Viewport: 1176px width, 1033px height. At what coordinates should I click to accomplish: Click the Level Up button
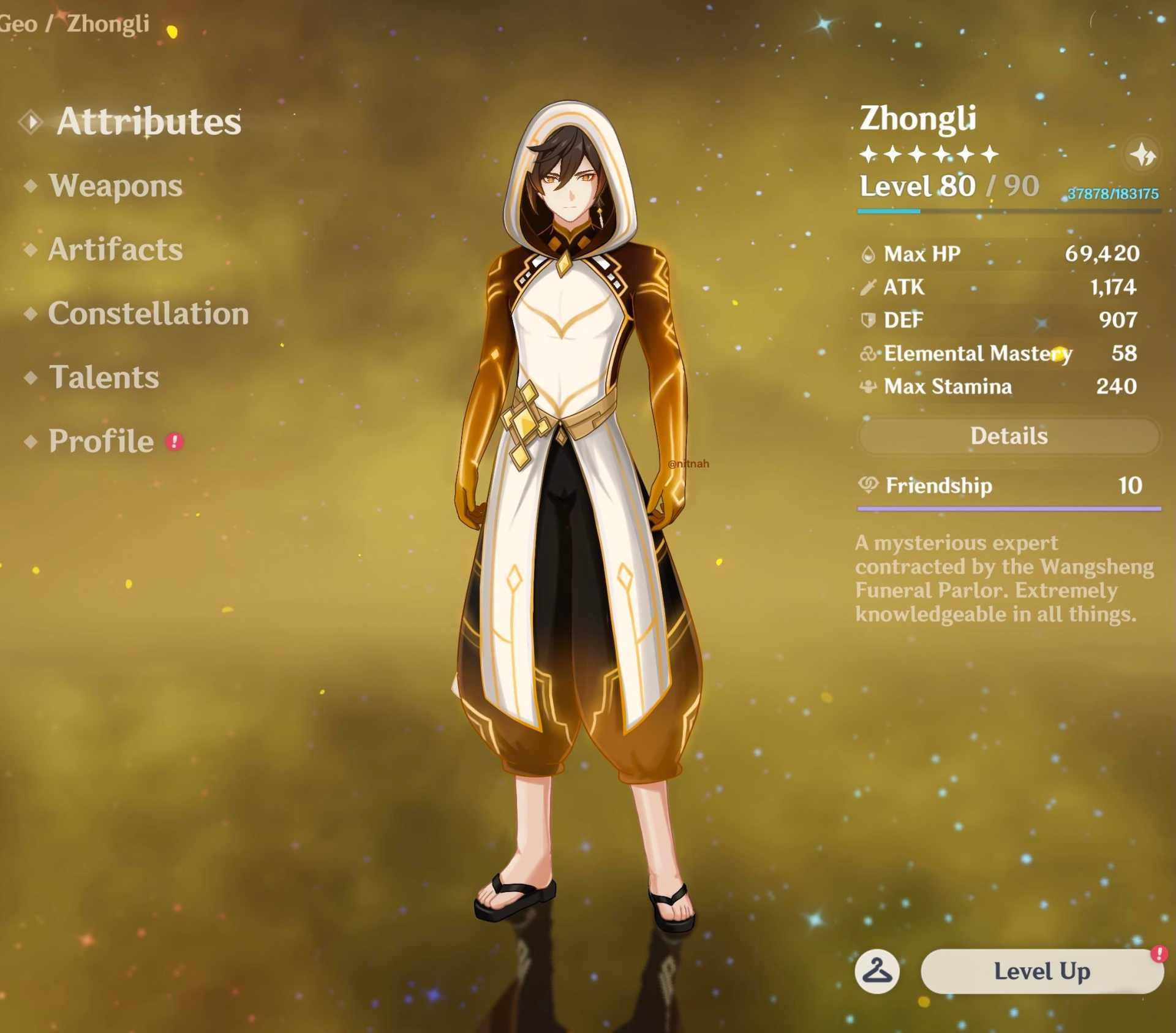point(1041,971)
